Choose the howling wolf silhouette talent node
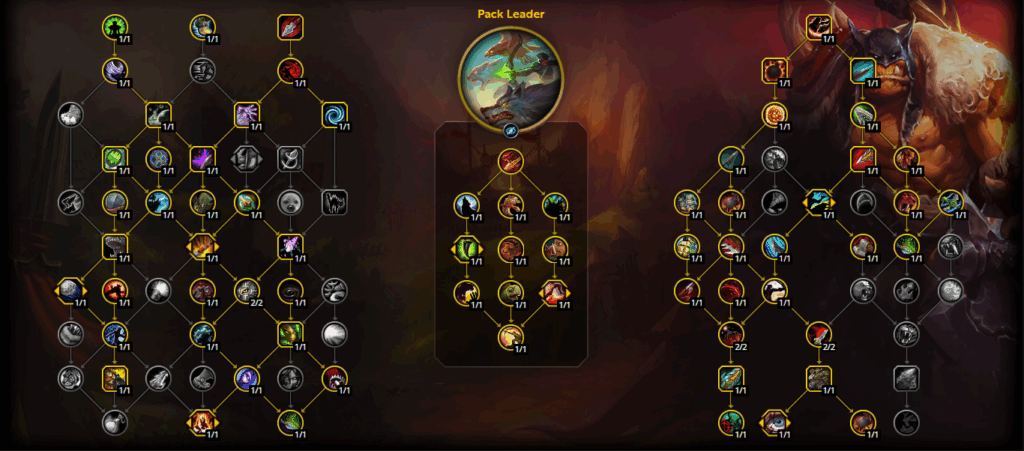This screenshot has height=451, width=1024. [x=466, y=205]
